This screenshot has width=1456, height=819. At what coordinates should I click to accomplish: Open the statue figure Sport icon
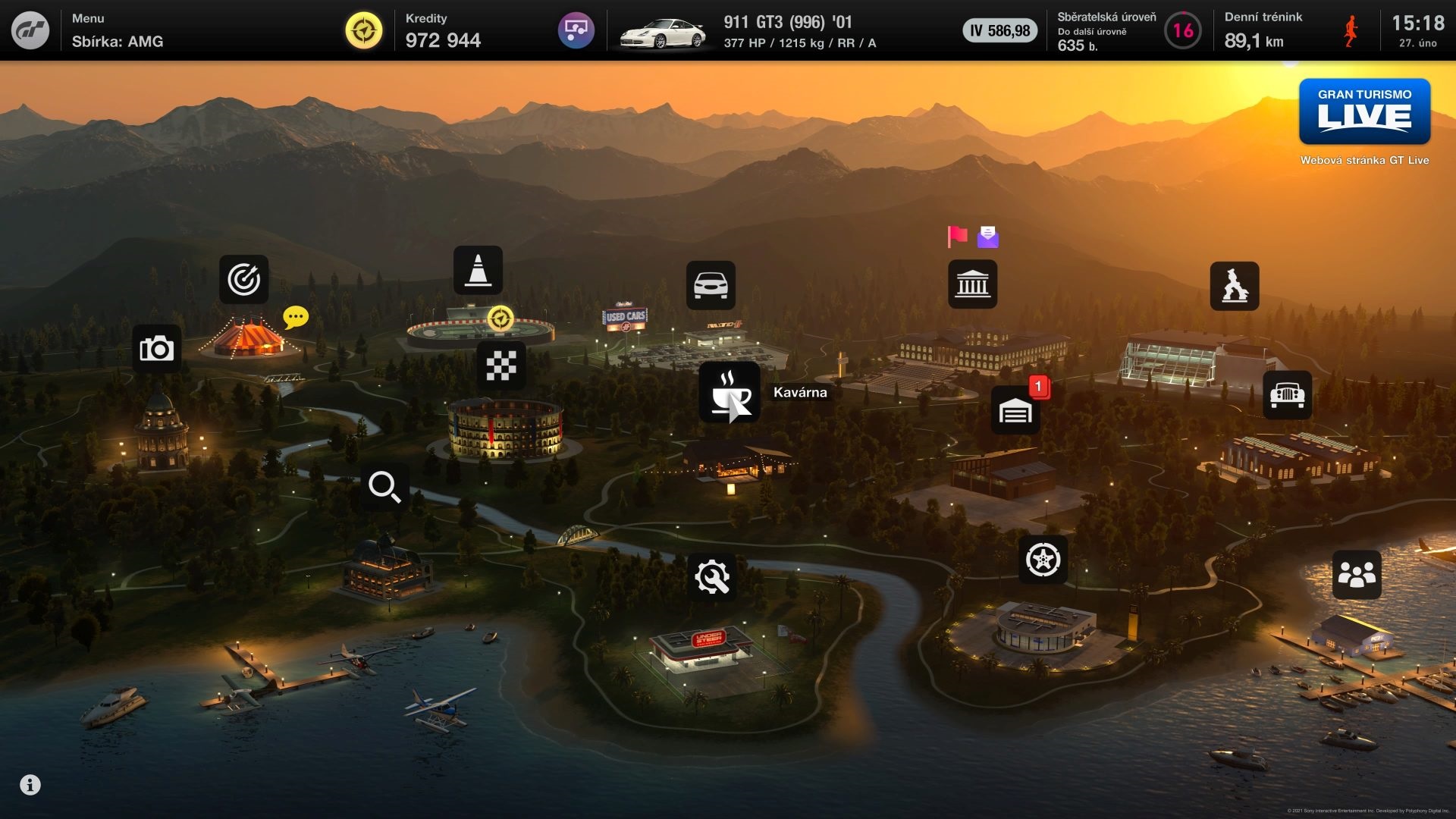tap(1234, 286)
